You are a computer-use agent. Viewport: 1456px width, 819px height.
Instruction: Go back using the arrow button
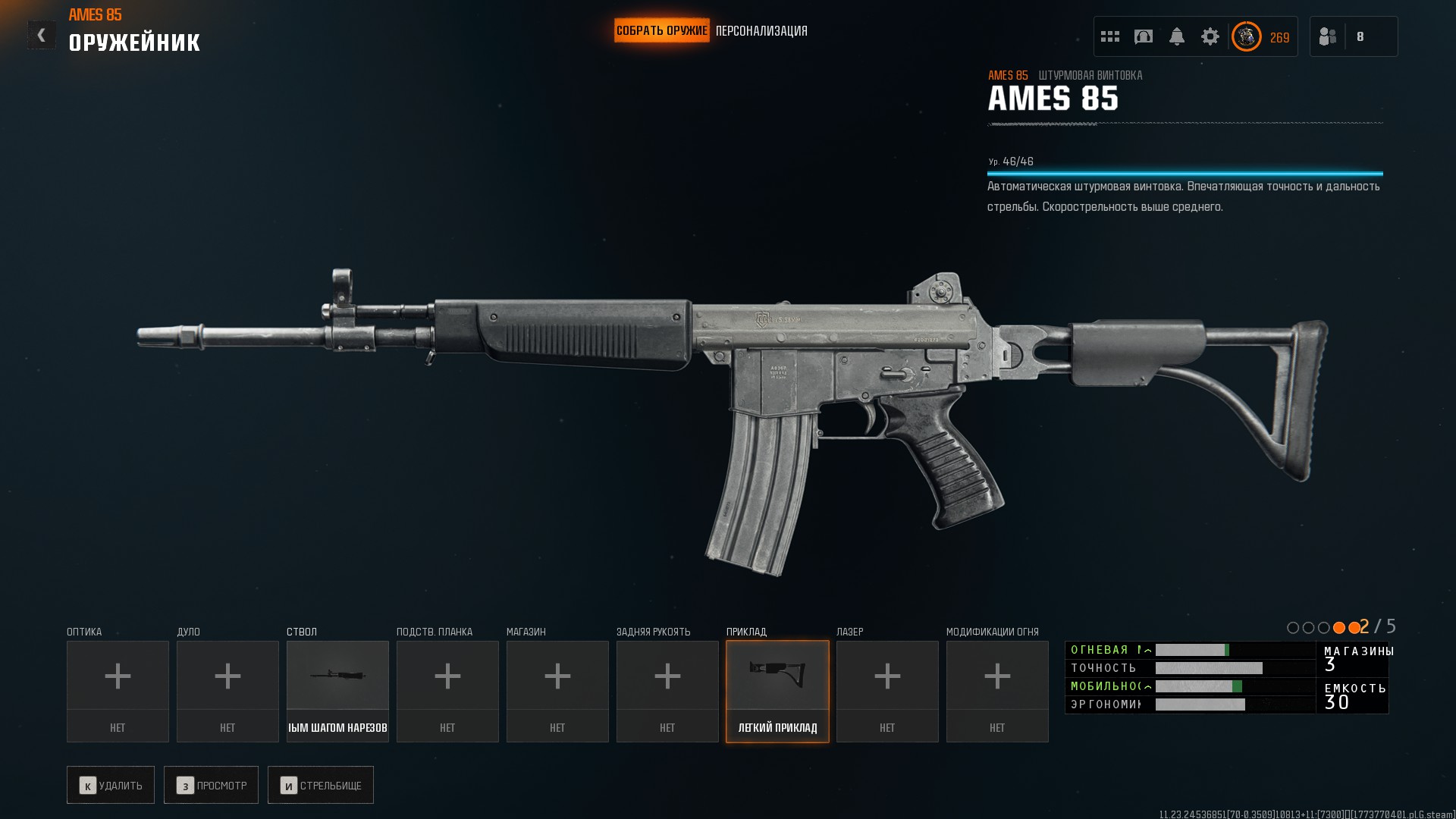[41, 35]
